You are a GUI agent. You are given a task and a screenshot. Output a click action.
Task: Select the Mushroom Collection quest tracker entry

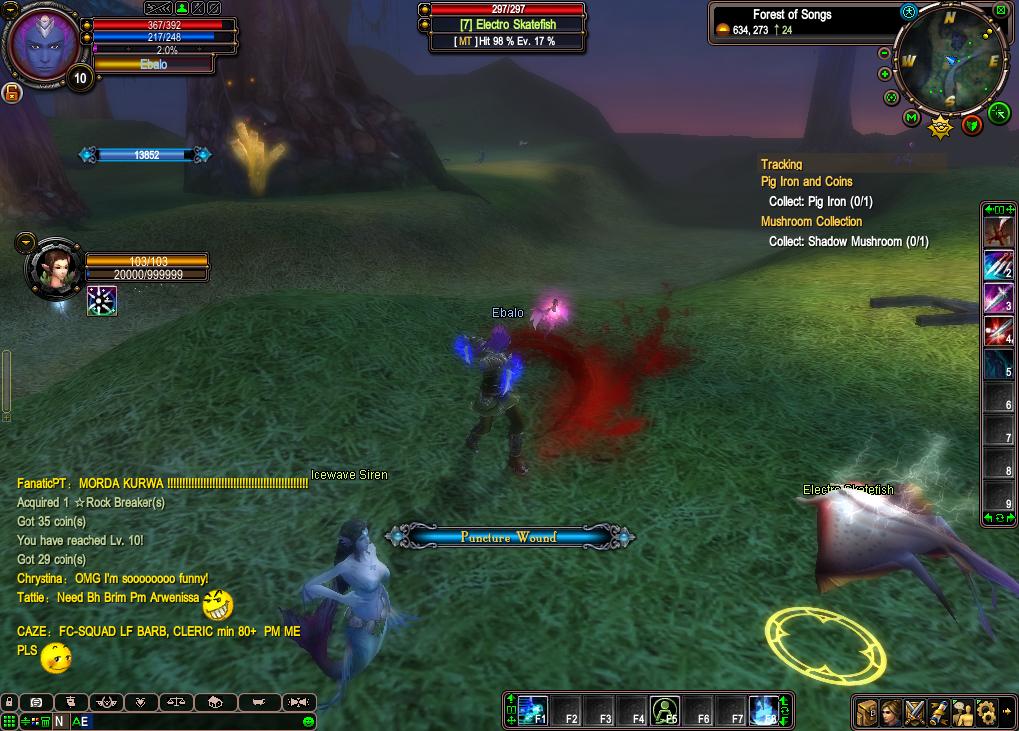point(811,221)
